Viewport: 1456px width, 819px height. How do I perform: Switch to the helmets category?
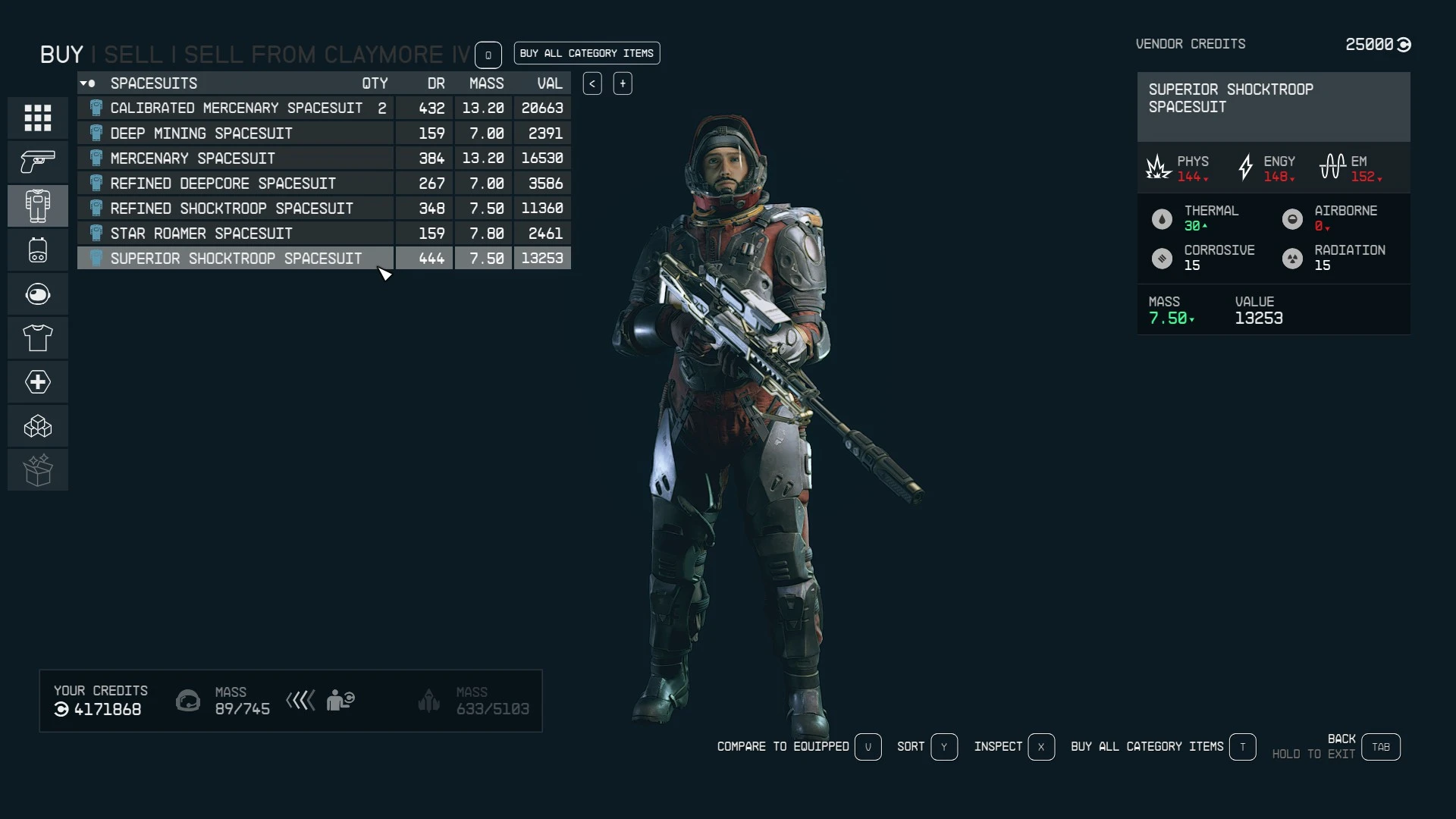point(38,293)
